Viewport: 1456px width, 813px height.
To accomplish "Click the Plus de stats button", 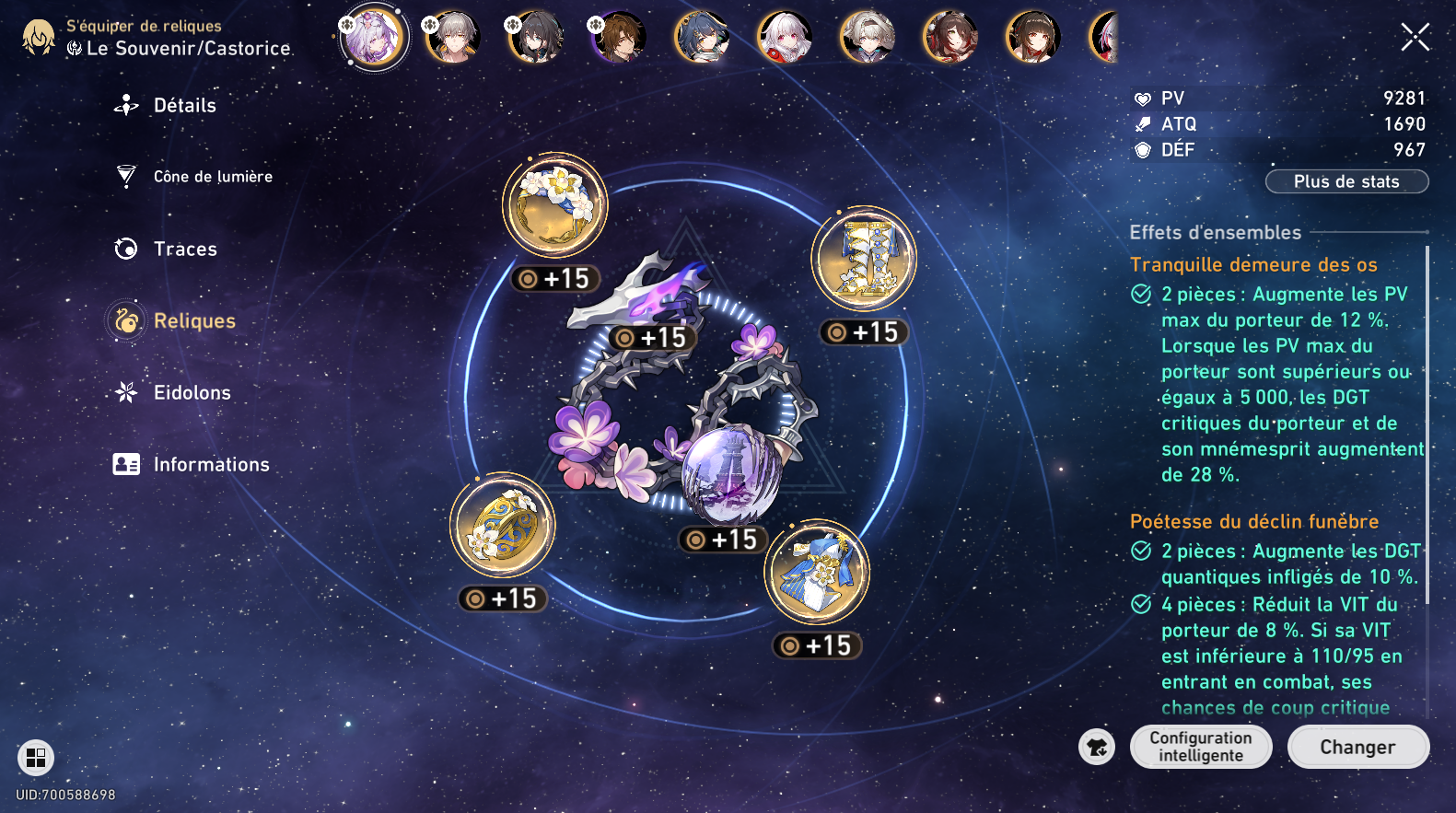I will pos(1346,181).
